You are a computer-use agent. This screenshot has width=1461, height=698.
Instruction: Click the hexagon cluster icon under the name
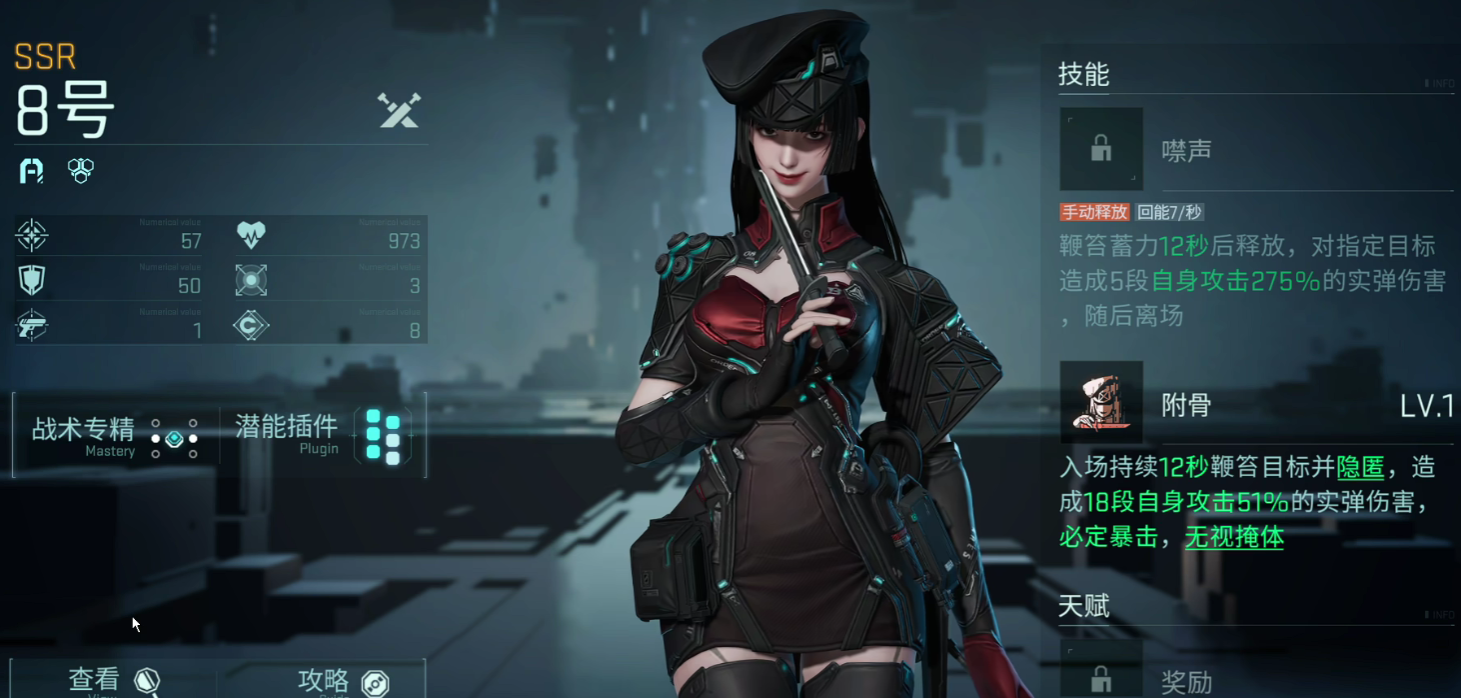[81, 170]
